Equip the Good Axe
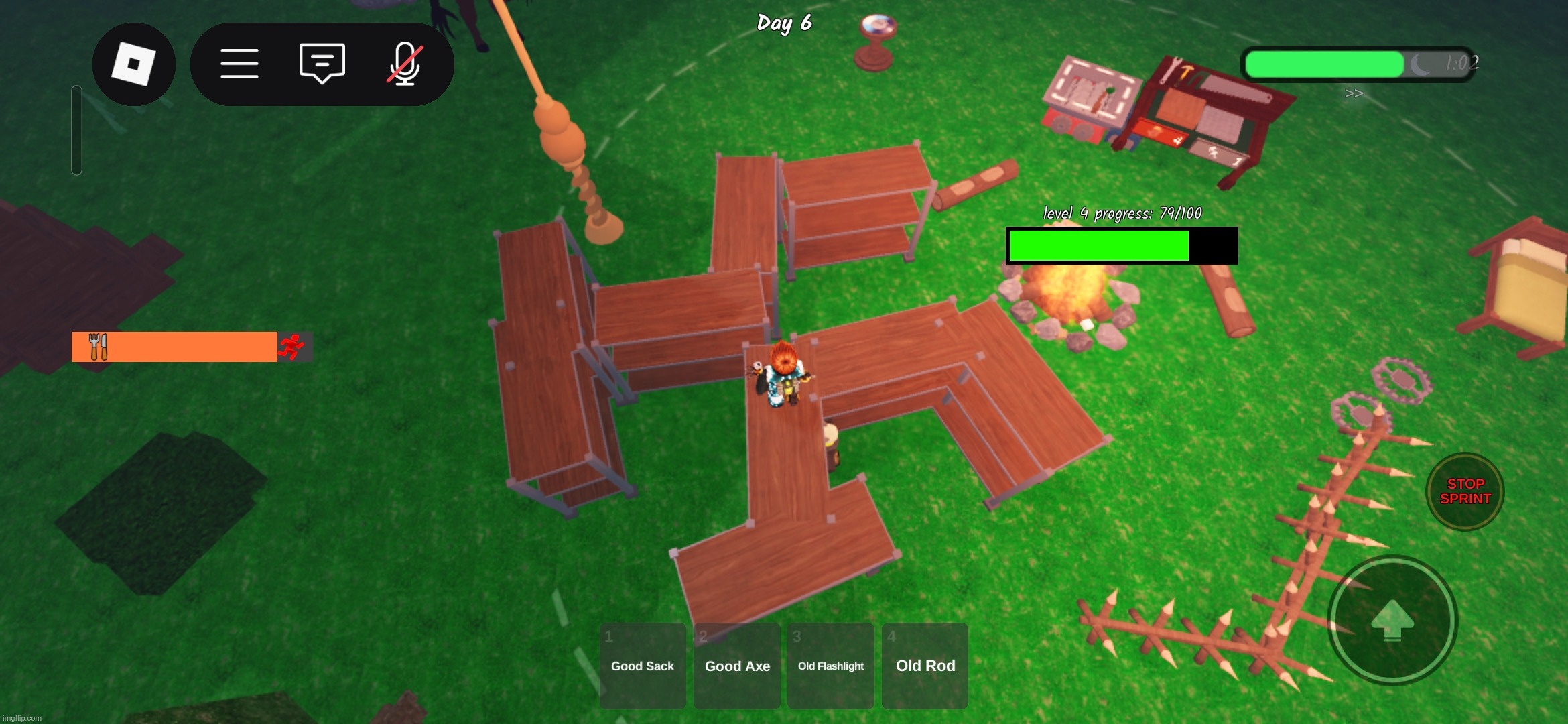The height and width of the screenshot is (724, 1568). coord(737,666)
